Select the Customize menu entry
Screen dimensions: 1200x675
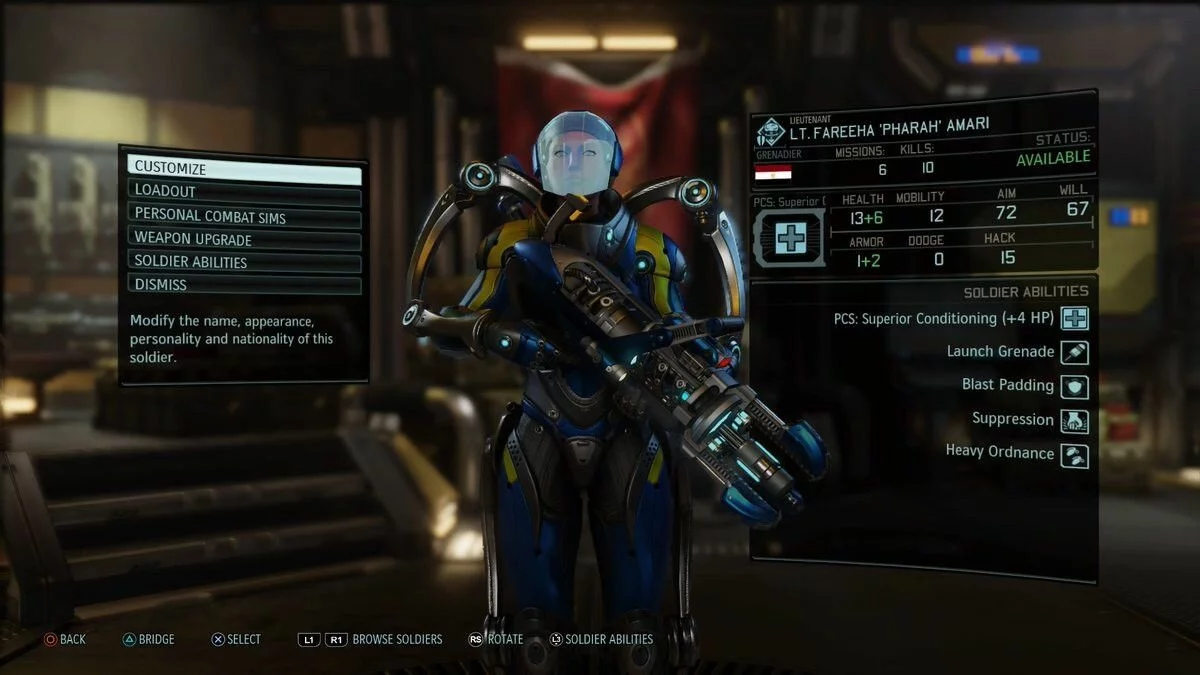click(244, 169)
